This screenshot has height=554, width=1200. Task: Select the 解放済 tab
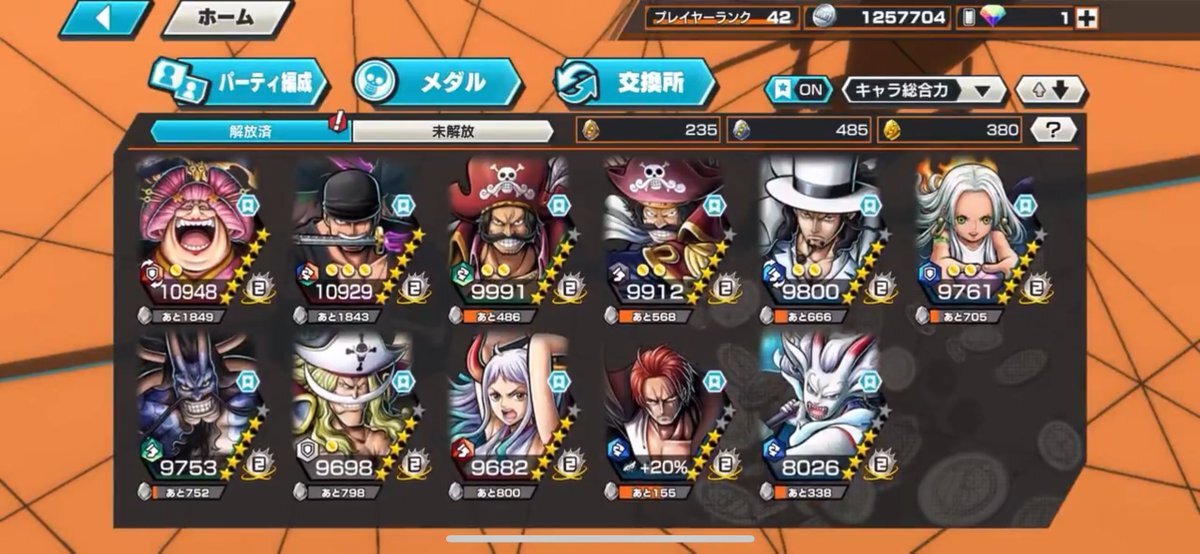click(249, 131)
